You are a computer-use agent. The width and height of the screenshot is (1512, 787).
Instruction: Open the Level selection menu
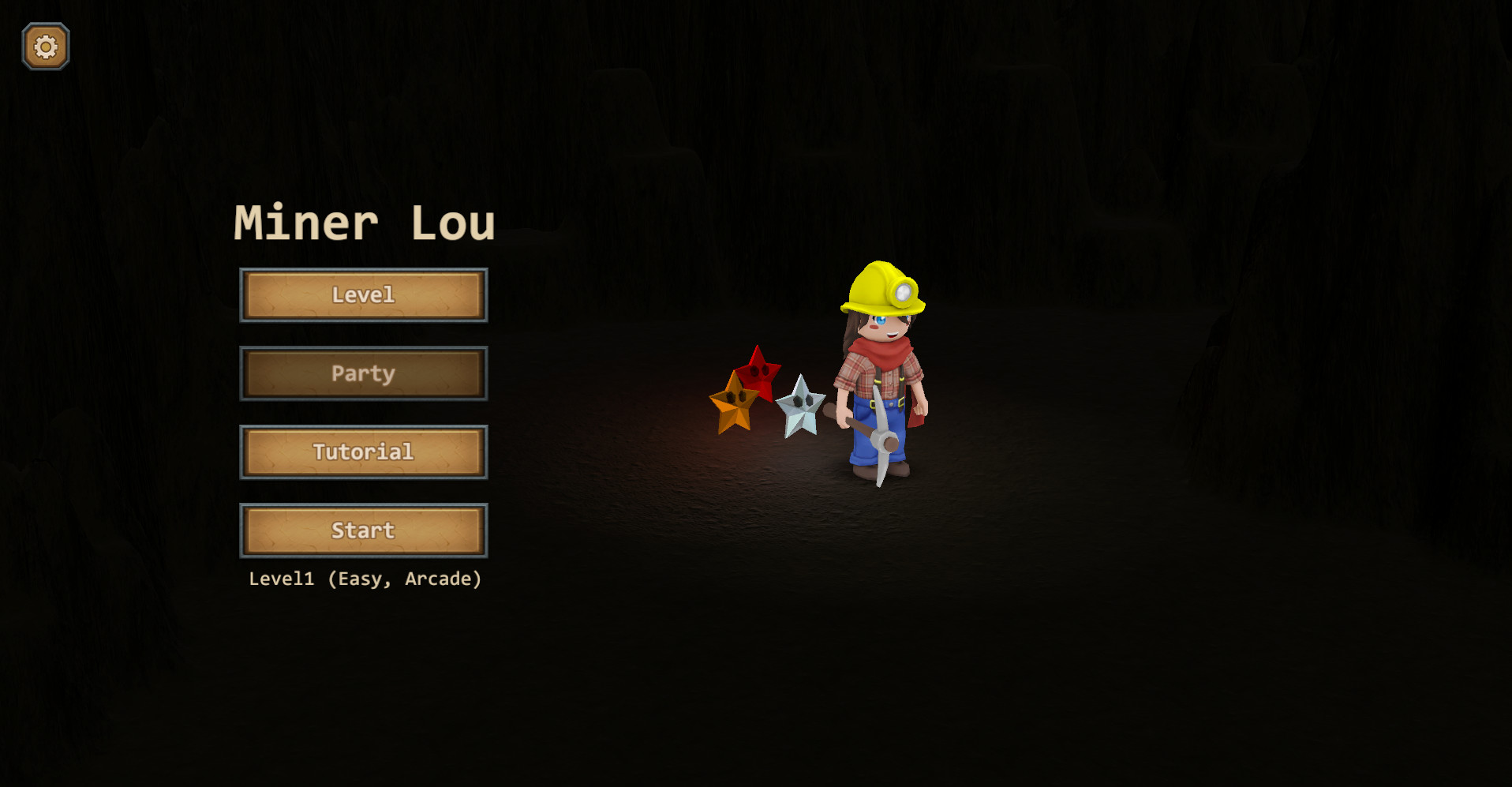363,294
